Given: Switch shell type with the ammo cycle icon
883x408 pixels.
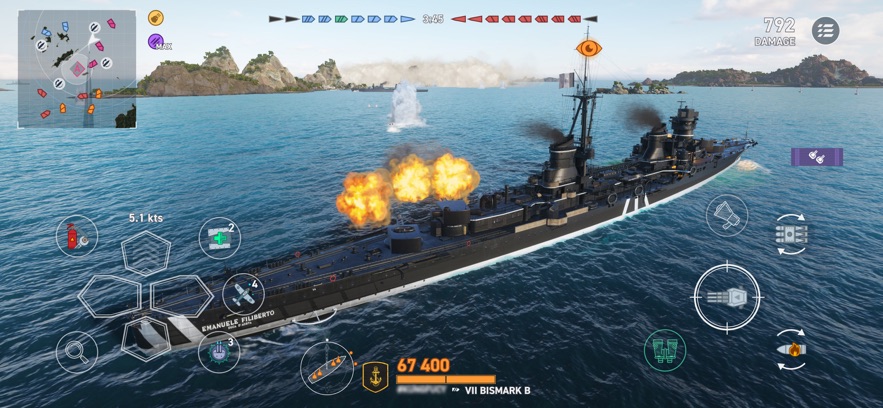Looking at the screenshot, I should click(x=791, y=350).
